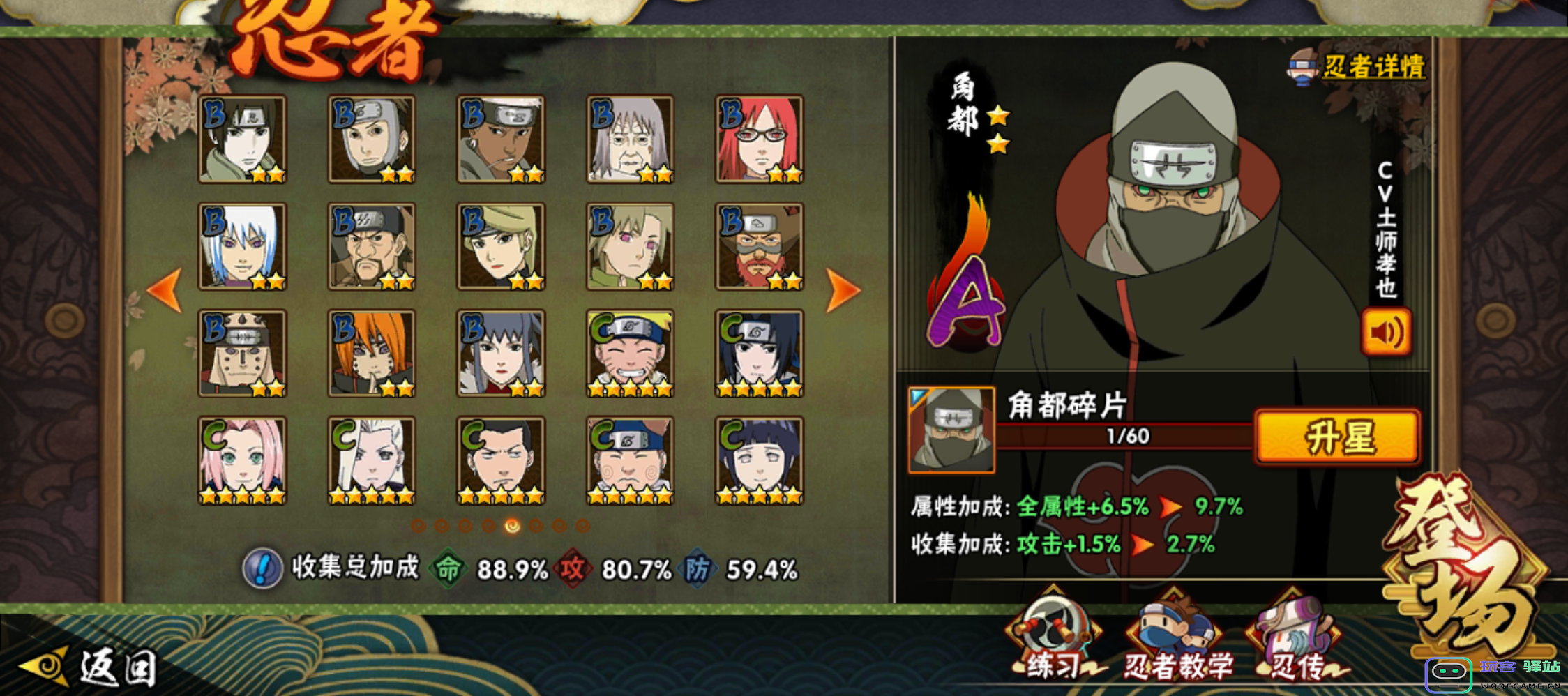Select the orange-haired ninja with face piercings
This screenshot has width=1568, height=696.
point(372,354)
